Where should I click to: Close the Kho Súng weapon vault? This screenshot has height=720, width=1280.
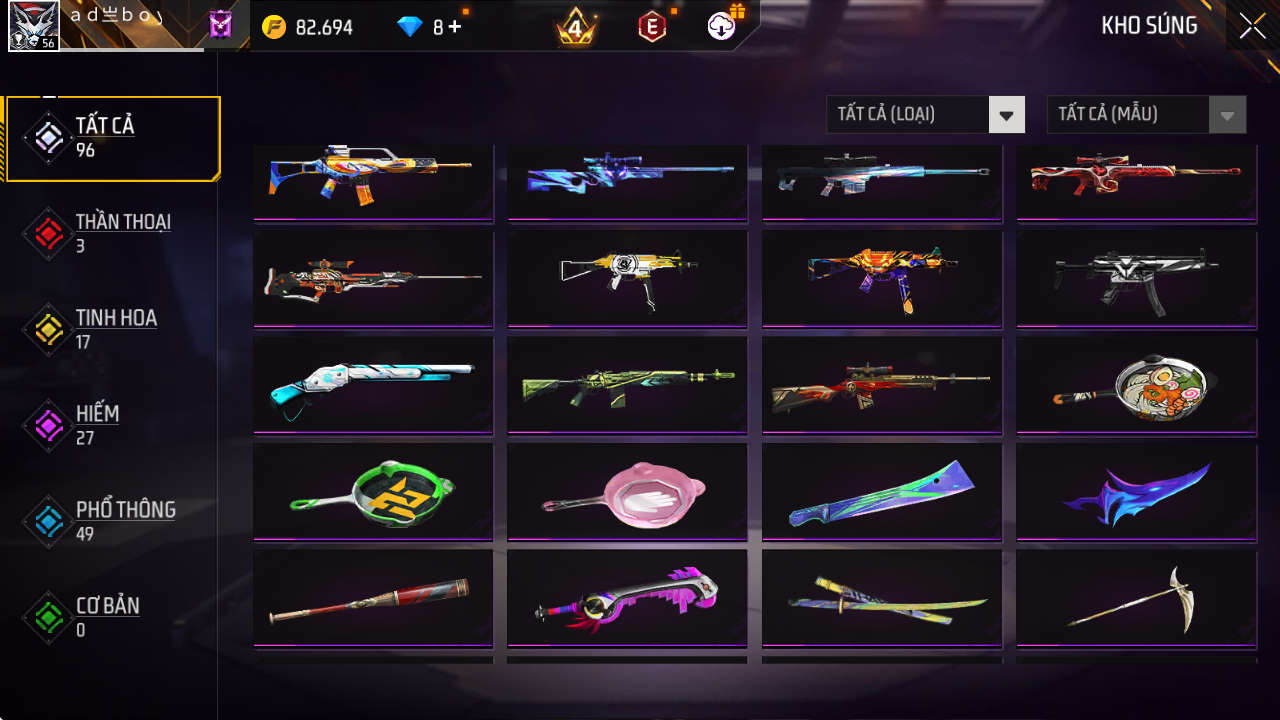(x=1252, y=27)
